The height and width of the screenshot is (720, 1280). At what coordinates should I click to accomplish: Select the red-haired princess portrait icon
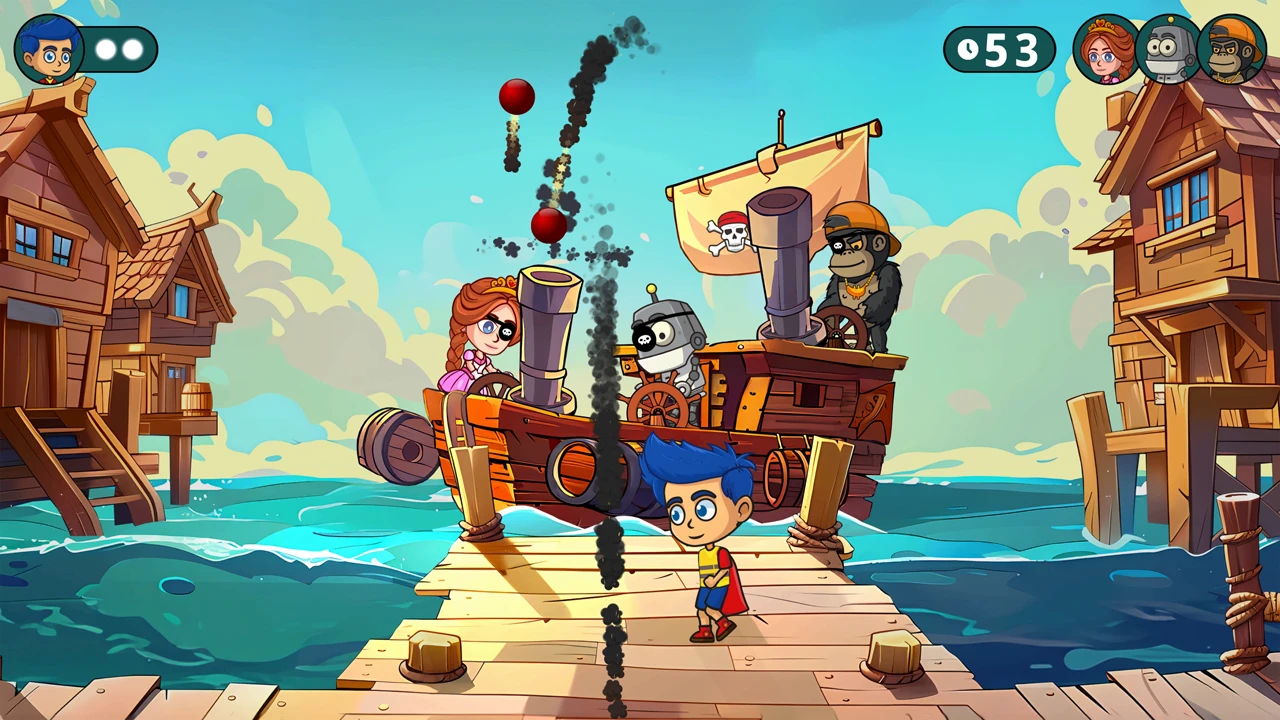pos(1105,50)
